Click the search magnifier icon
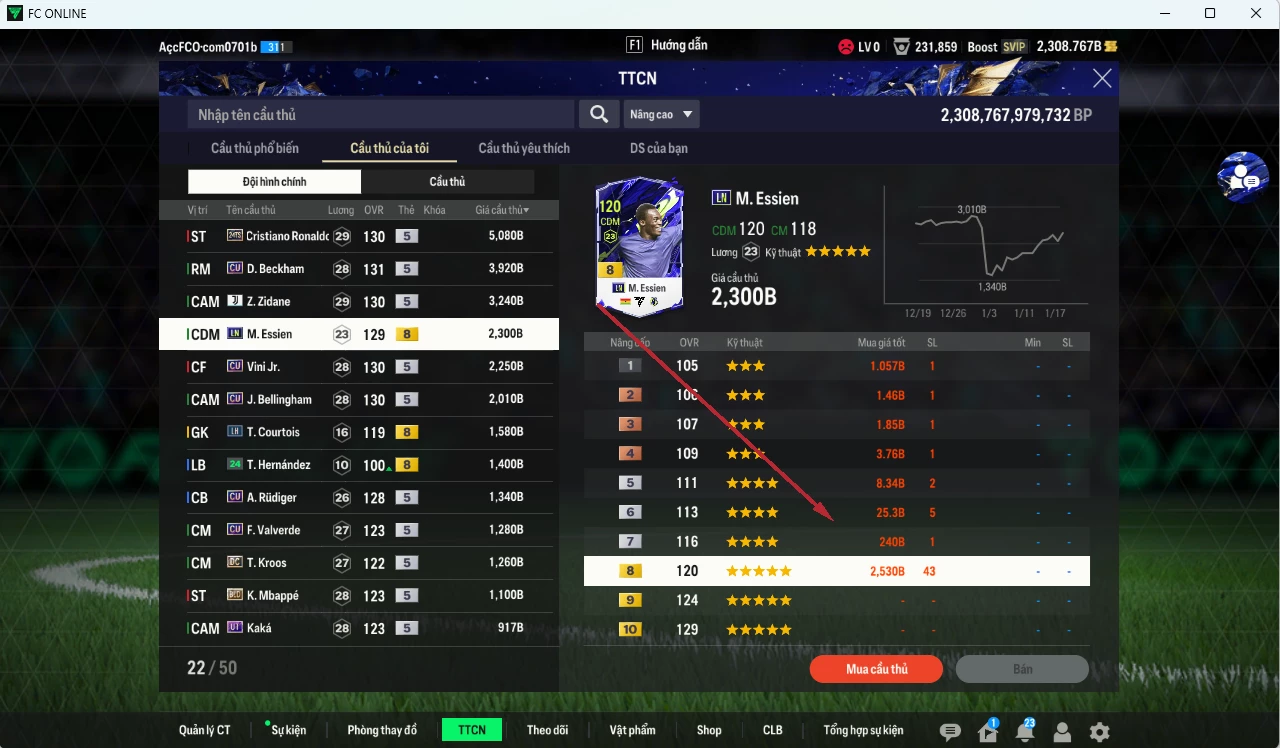Screen dimensions: 1280x748 coord(599,114)
